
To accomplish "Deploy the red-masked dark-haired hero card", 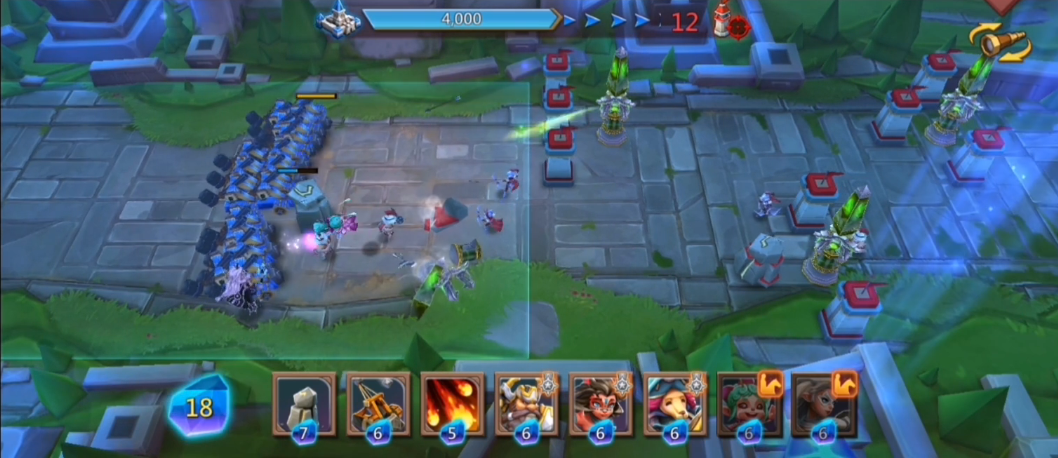I will pos(600,403).
